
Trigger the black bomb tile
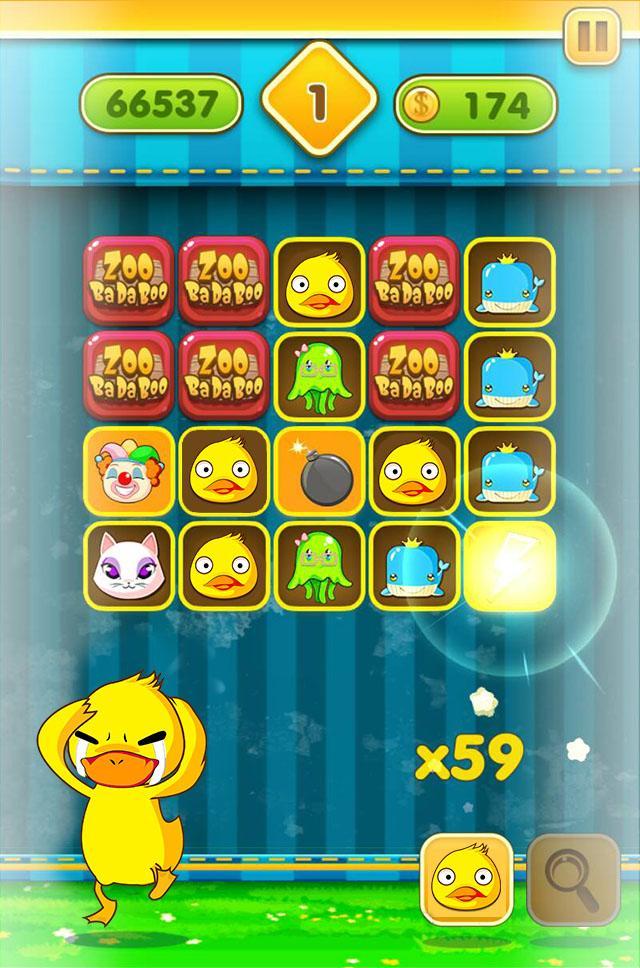pyautogui.click(x=320, y=470)
